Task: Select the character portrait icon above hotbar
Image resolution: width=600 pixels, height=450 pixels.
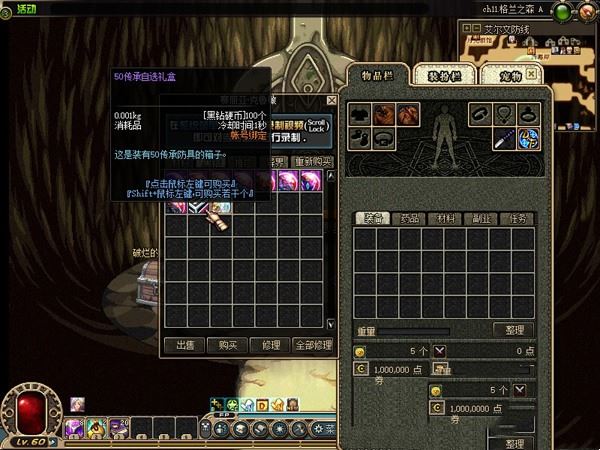Action: pos(77,404)
